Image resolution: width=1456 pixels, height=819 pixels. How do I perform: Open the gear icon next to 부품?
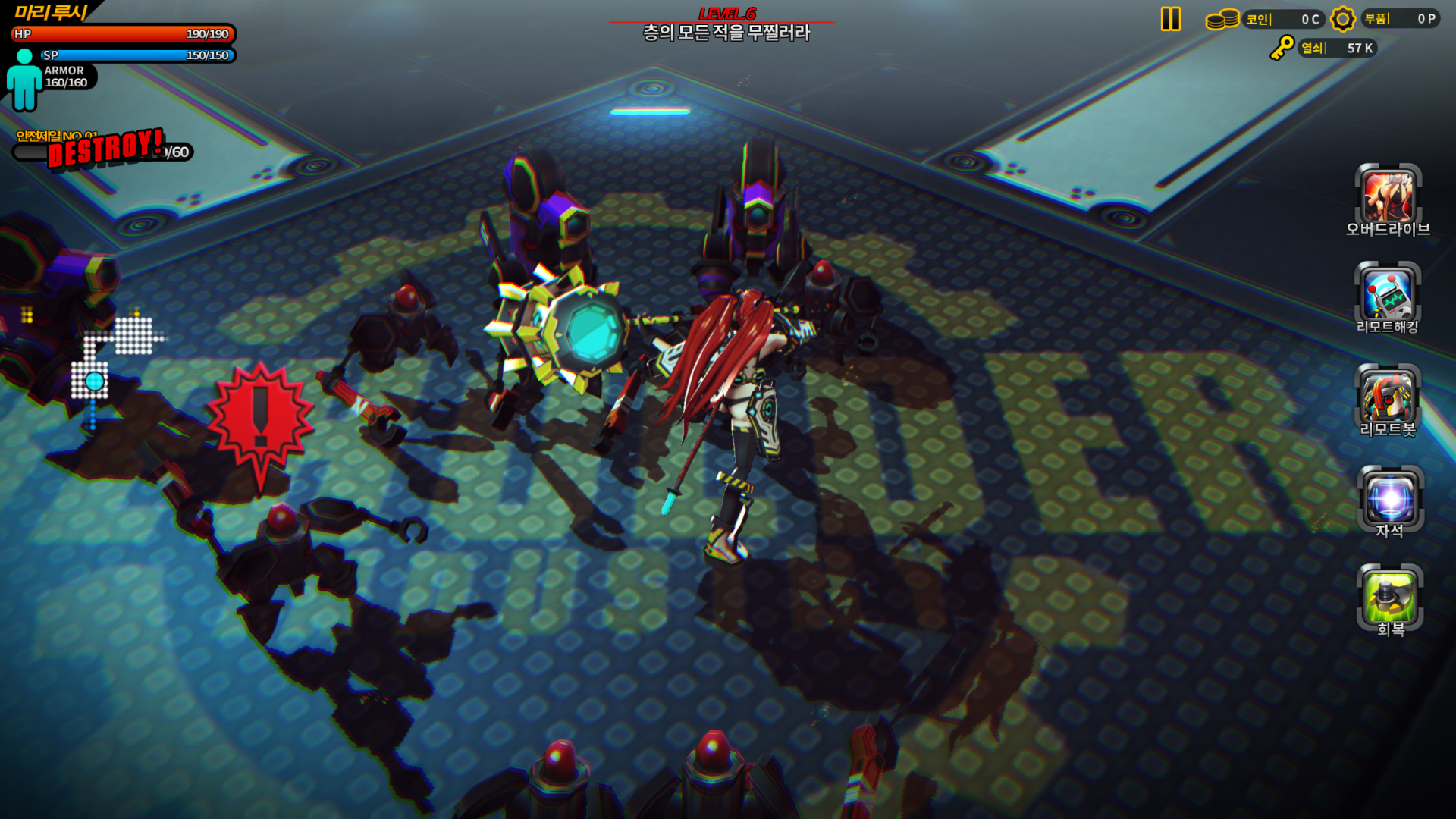(1342, 19)
